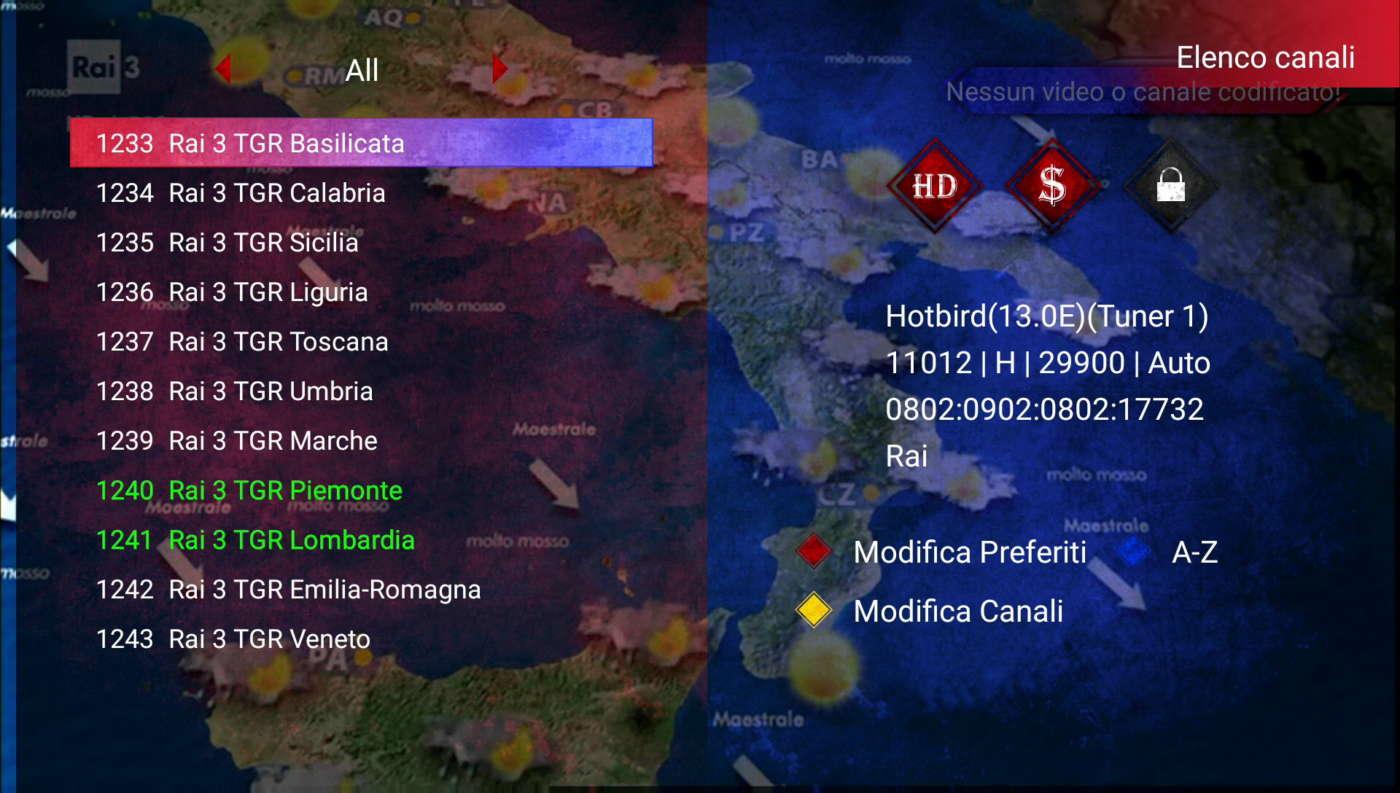The image size is (1400, 793).
Task: Open the All channel group selector
Action: tap(361, 70)
